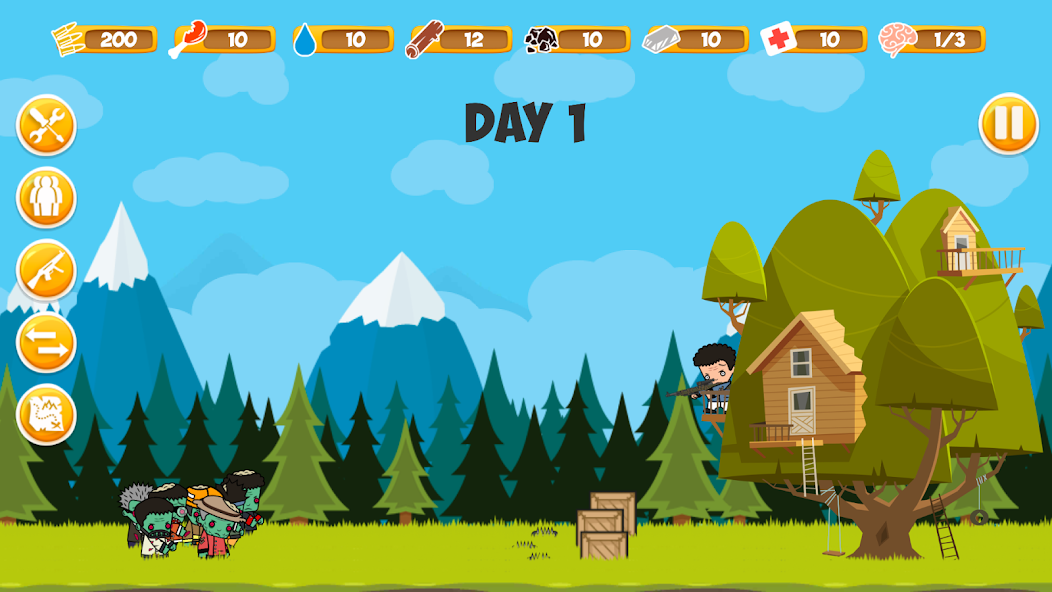1052x592 pixels.
Task: Pause the game with the orange button
Action: [x=1008, y=124]
